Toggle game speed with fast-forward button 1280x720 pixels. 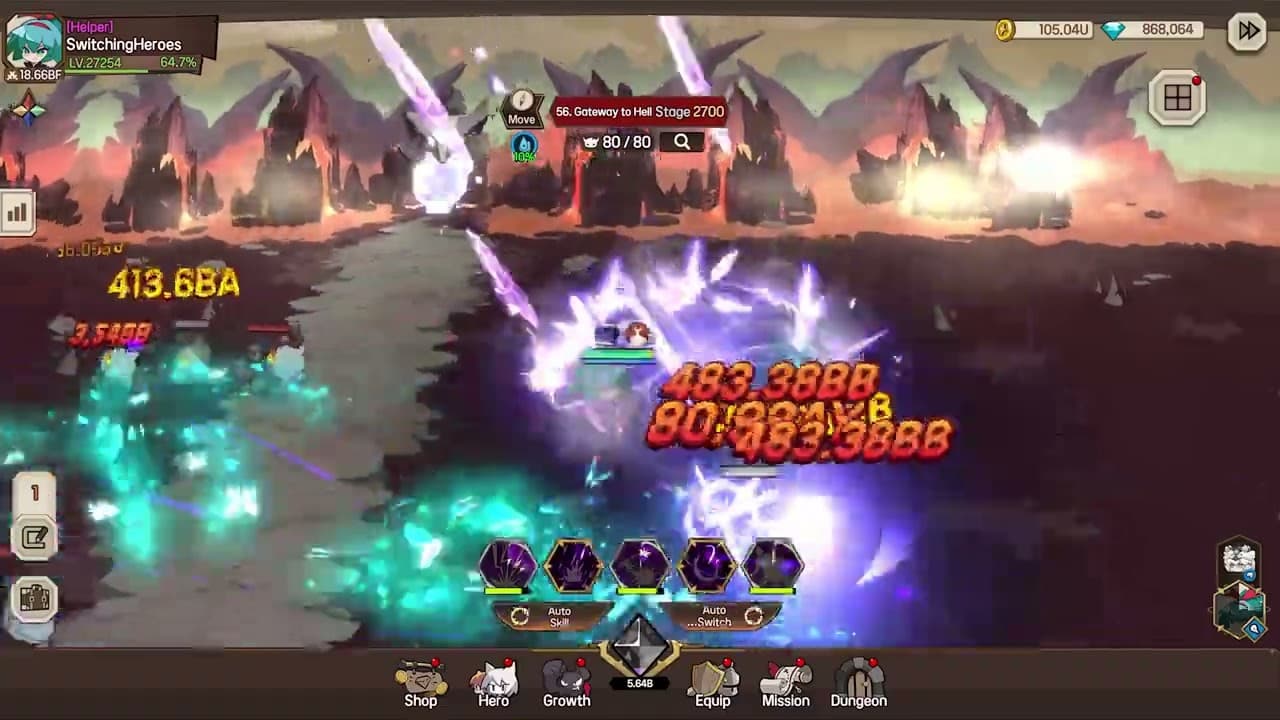[1247, 31]
